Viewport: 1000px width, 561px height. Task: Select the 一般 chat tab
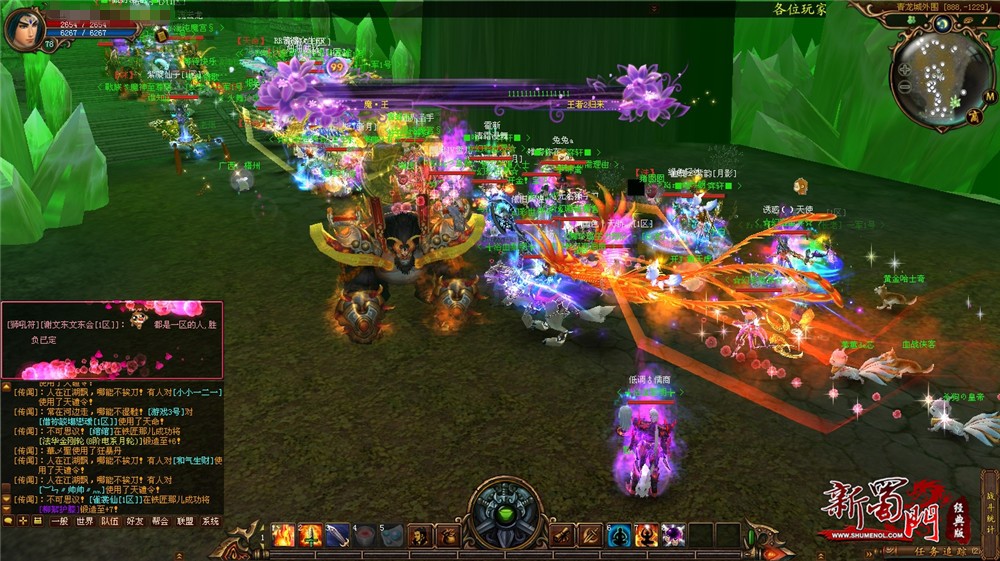pos(61,521)
